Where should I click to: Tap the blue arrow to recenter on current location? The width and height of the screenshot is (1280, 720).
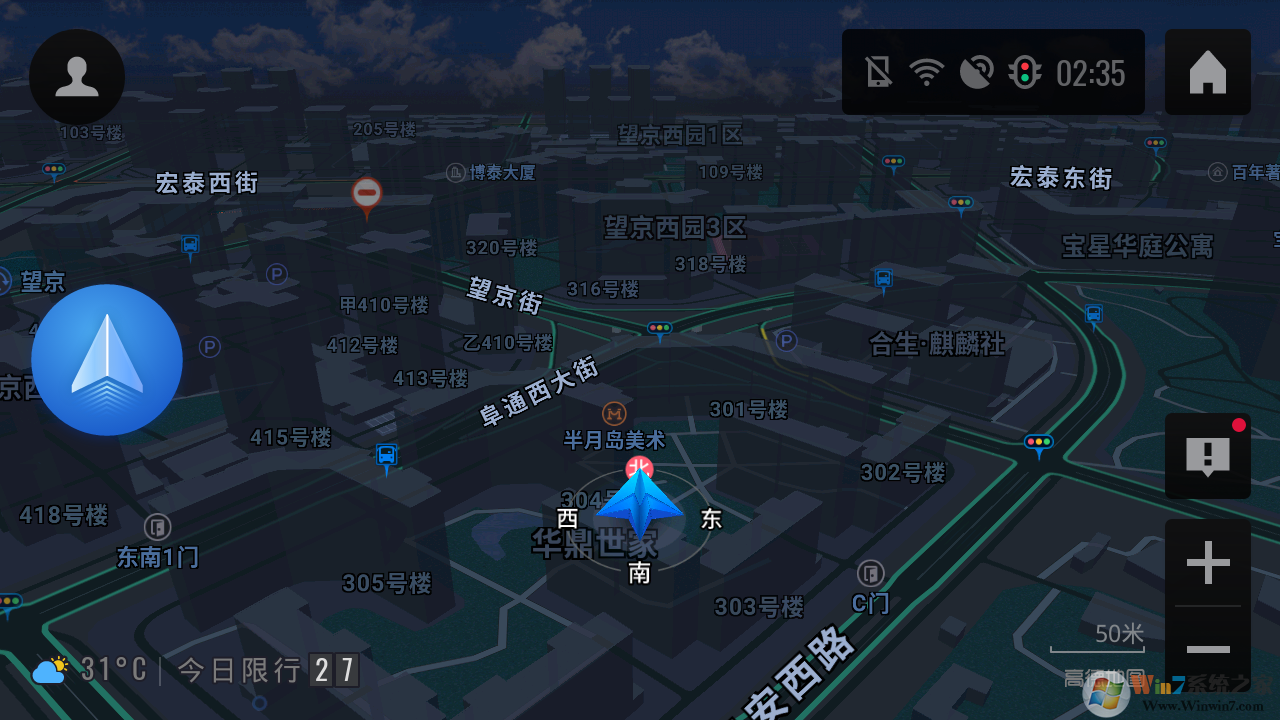click(x=106, y=360)
